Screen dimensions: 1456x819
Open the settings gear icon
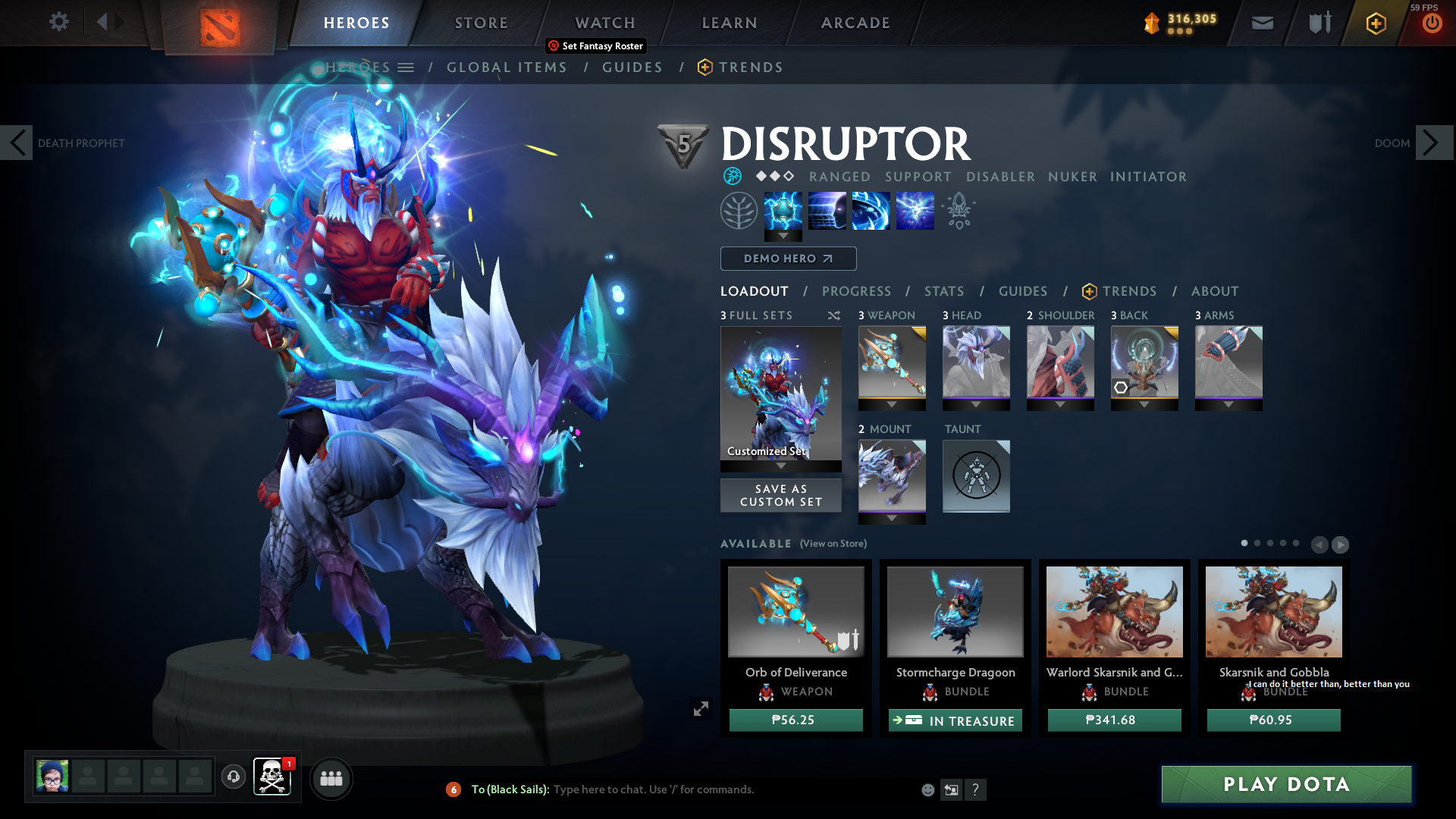coord(58,21)
